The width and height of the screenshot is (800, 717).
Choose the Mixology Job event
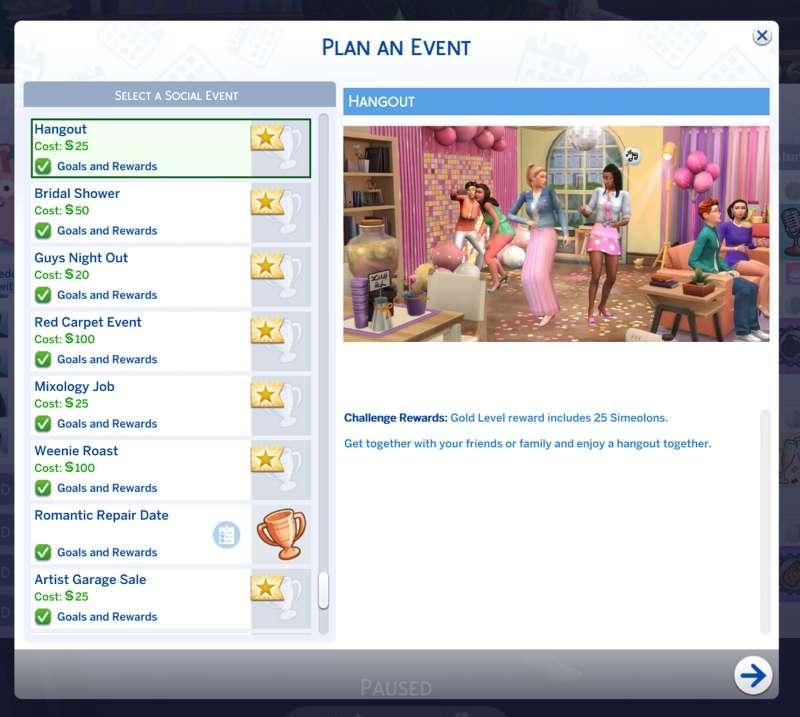[x=140, y=395]
